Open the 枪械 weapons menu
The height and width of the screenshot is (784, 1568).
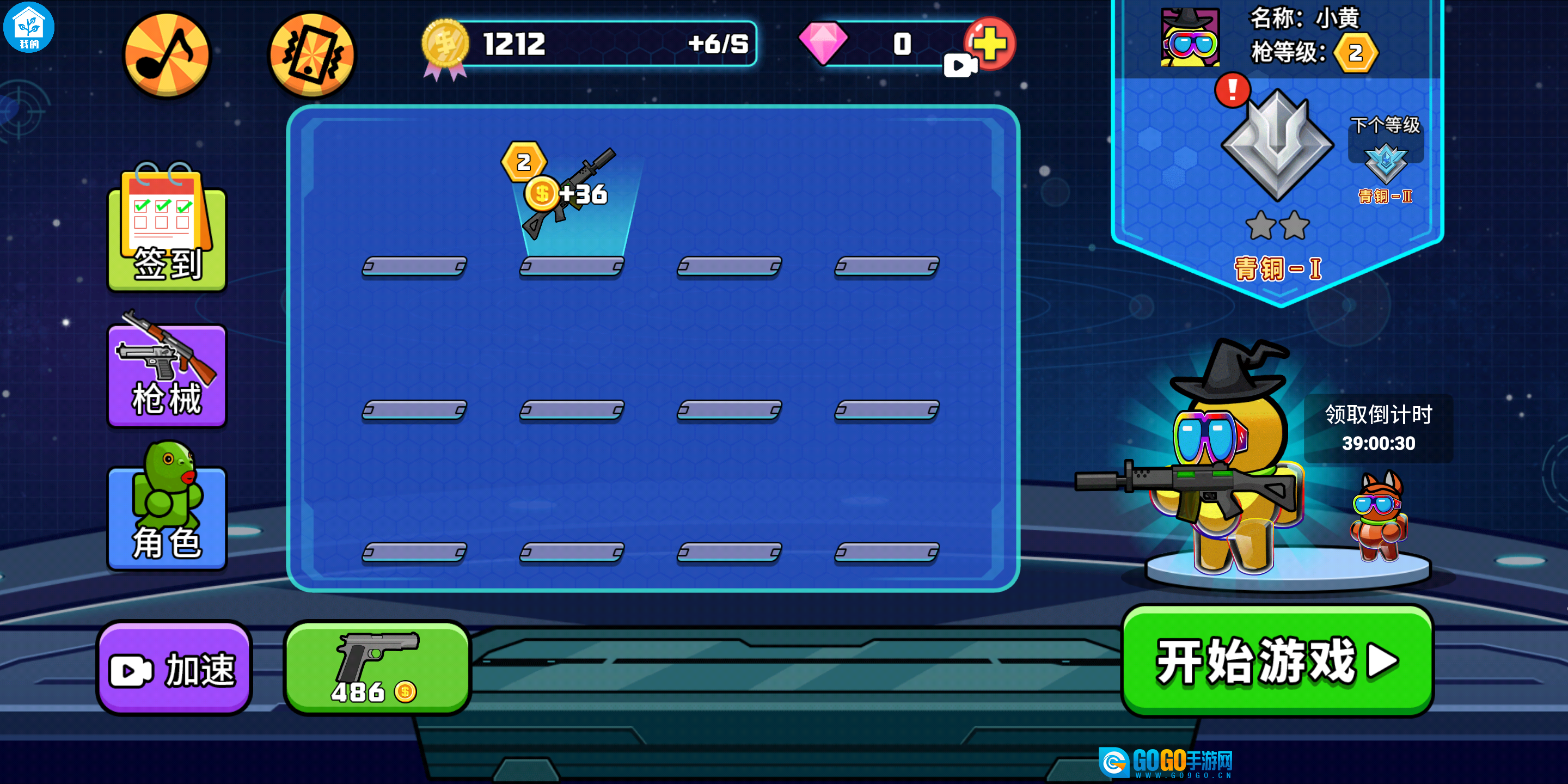pos(167,373)
